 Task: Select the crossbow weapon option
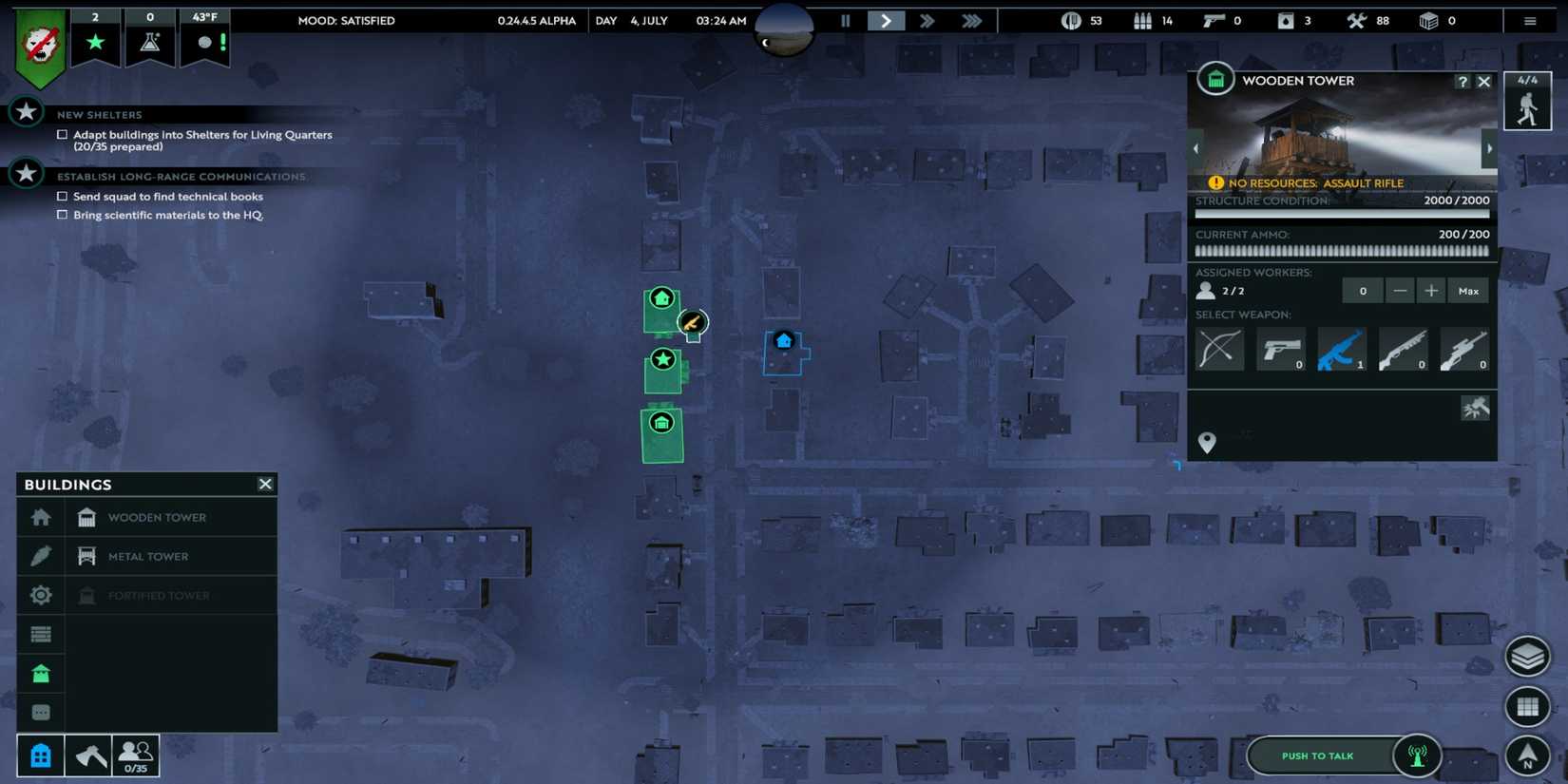click(x=1219, y=350)
